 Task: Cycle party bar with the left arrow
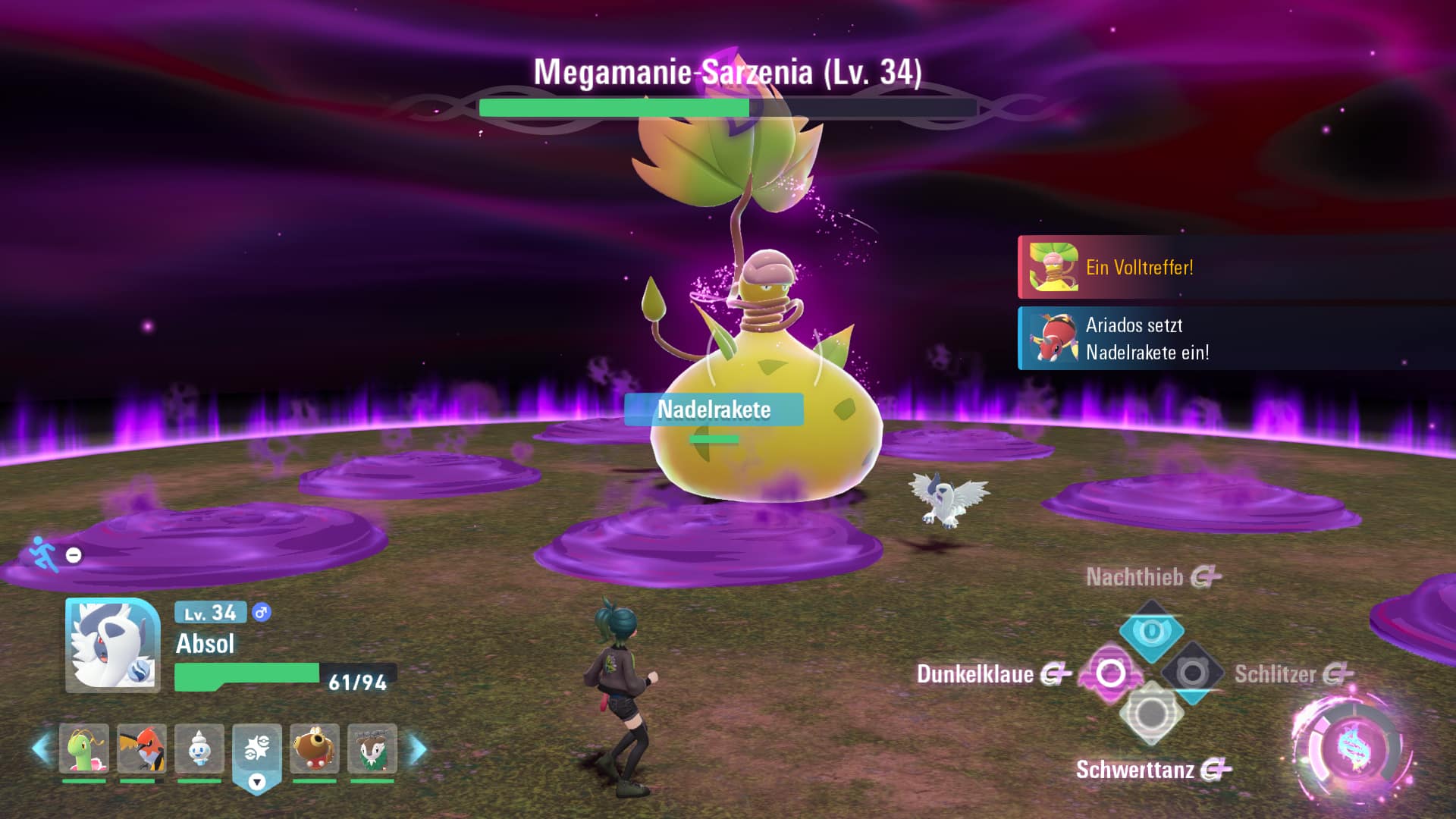[41, 748]
